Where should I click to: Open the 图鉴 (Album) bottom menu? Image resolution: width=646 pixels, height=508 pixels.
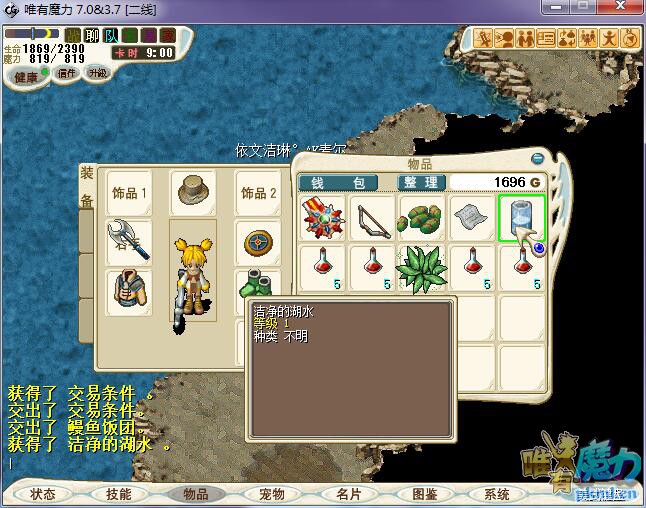click(x=424, y=494)
